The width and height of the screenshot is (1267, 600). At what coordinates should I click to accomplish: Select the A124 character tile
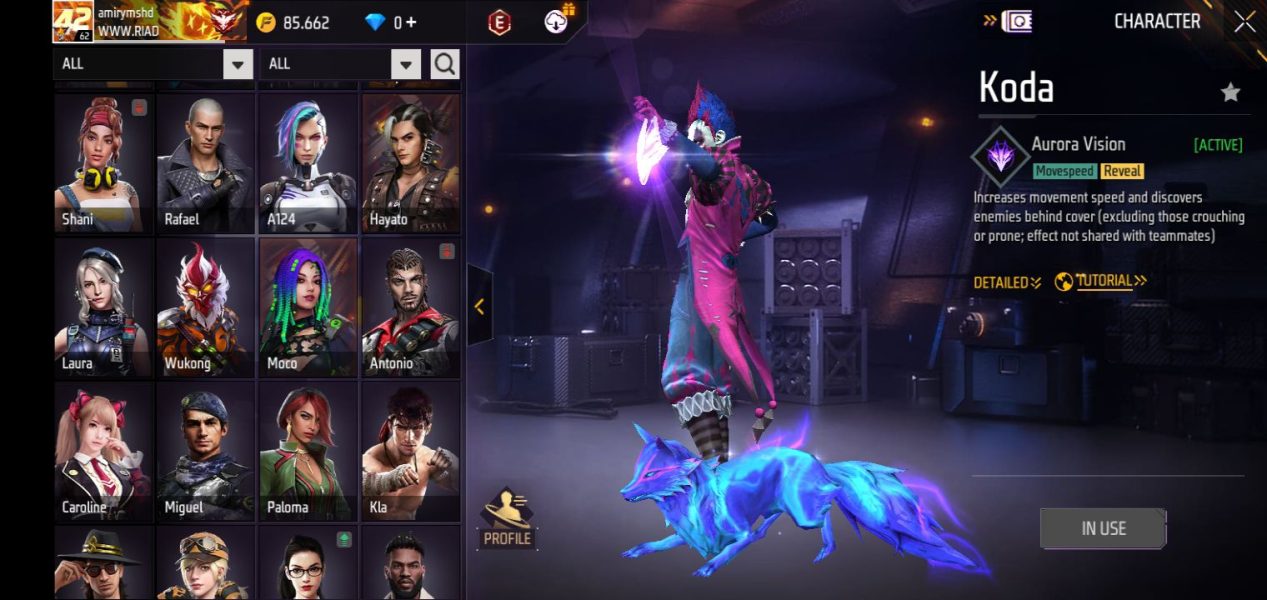tap(308, 163)
